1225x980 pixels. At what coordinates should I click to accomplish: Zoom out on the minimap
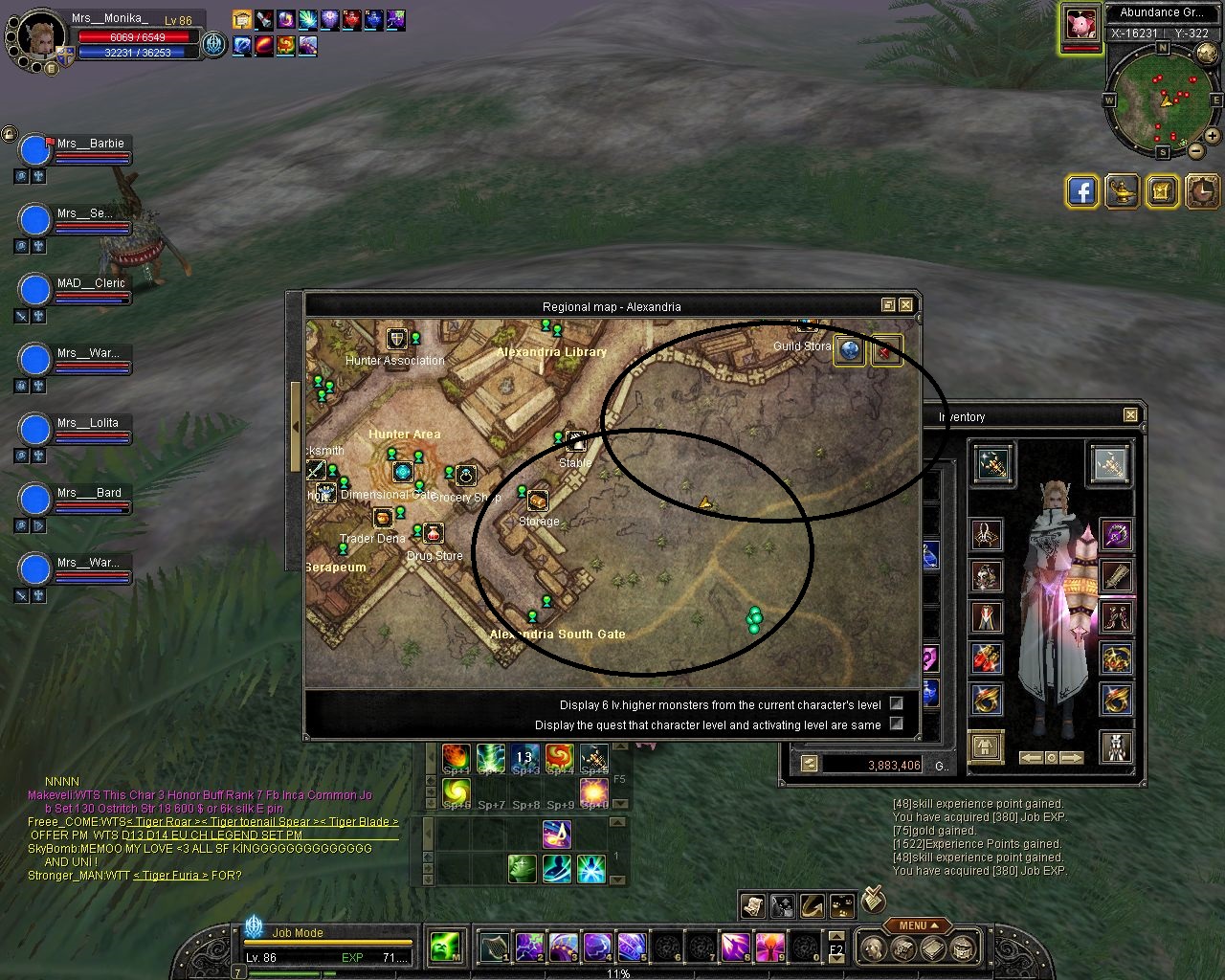(1195, 150)
